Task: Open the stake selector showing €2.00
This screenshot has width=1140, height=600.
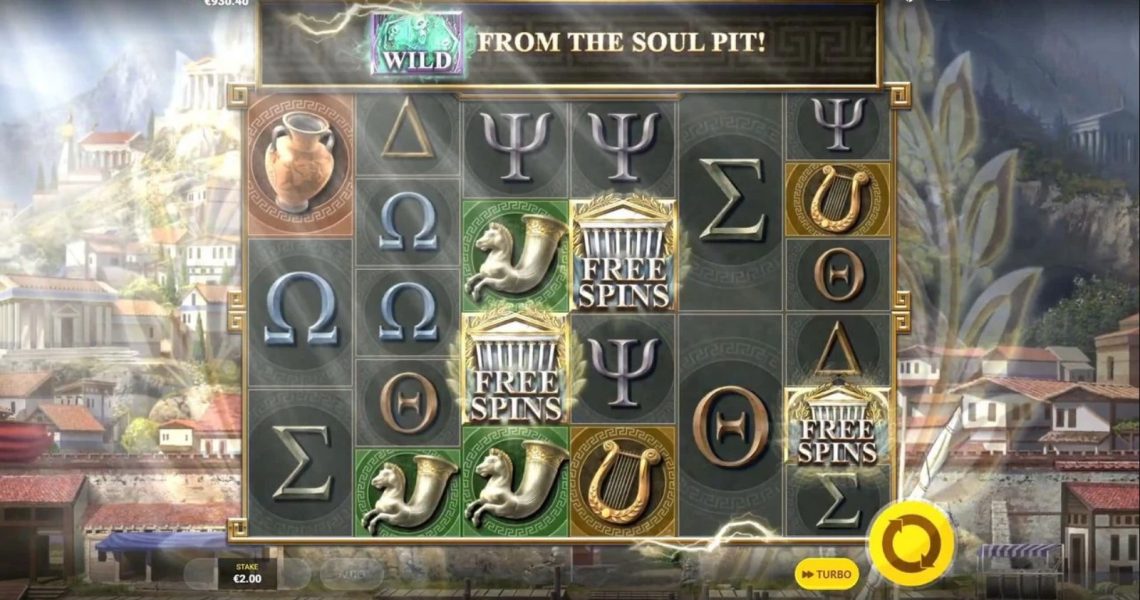Action: point(246,573)
